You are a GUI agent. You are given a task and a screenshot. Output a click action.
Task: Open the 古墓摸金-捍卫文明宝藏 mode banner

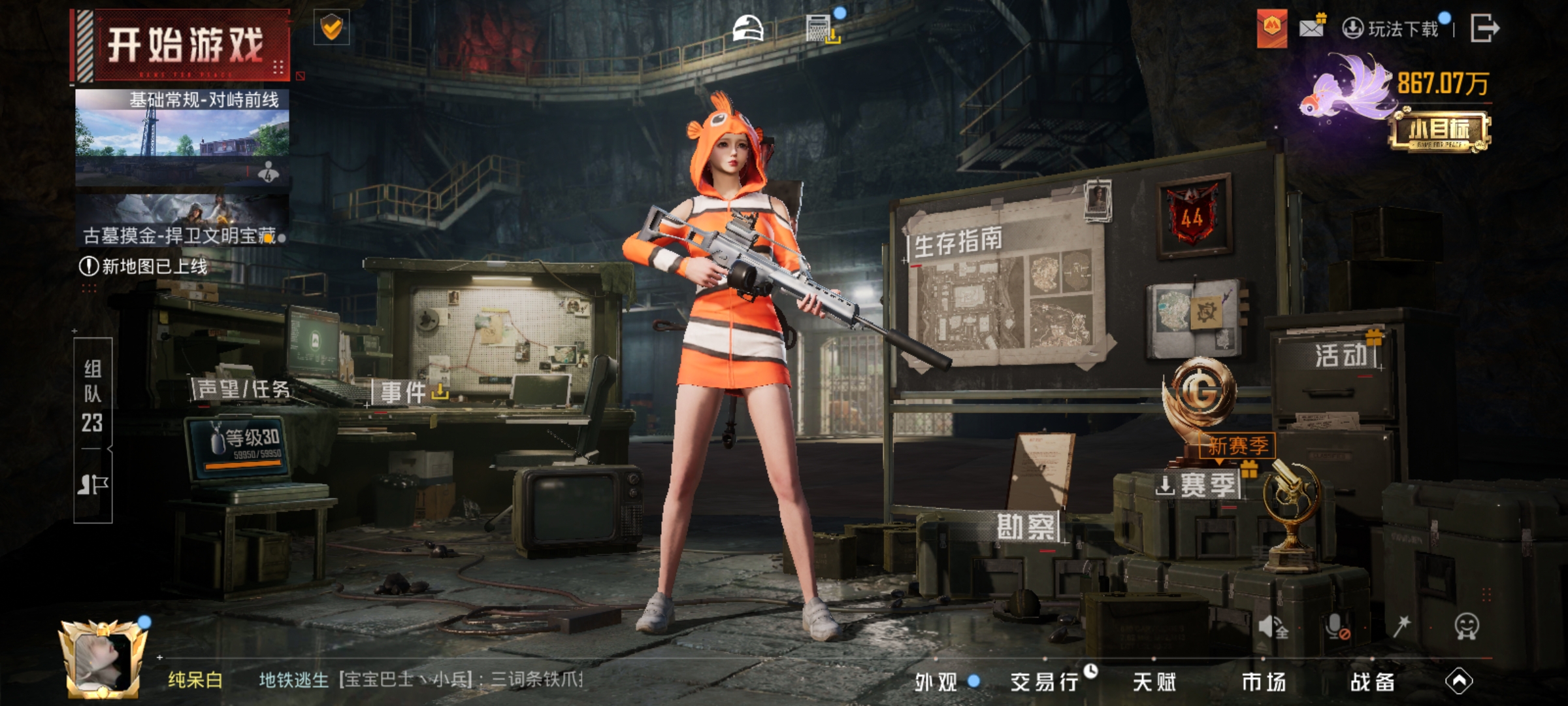coord(182,220)
